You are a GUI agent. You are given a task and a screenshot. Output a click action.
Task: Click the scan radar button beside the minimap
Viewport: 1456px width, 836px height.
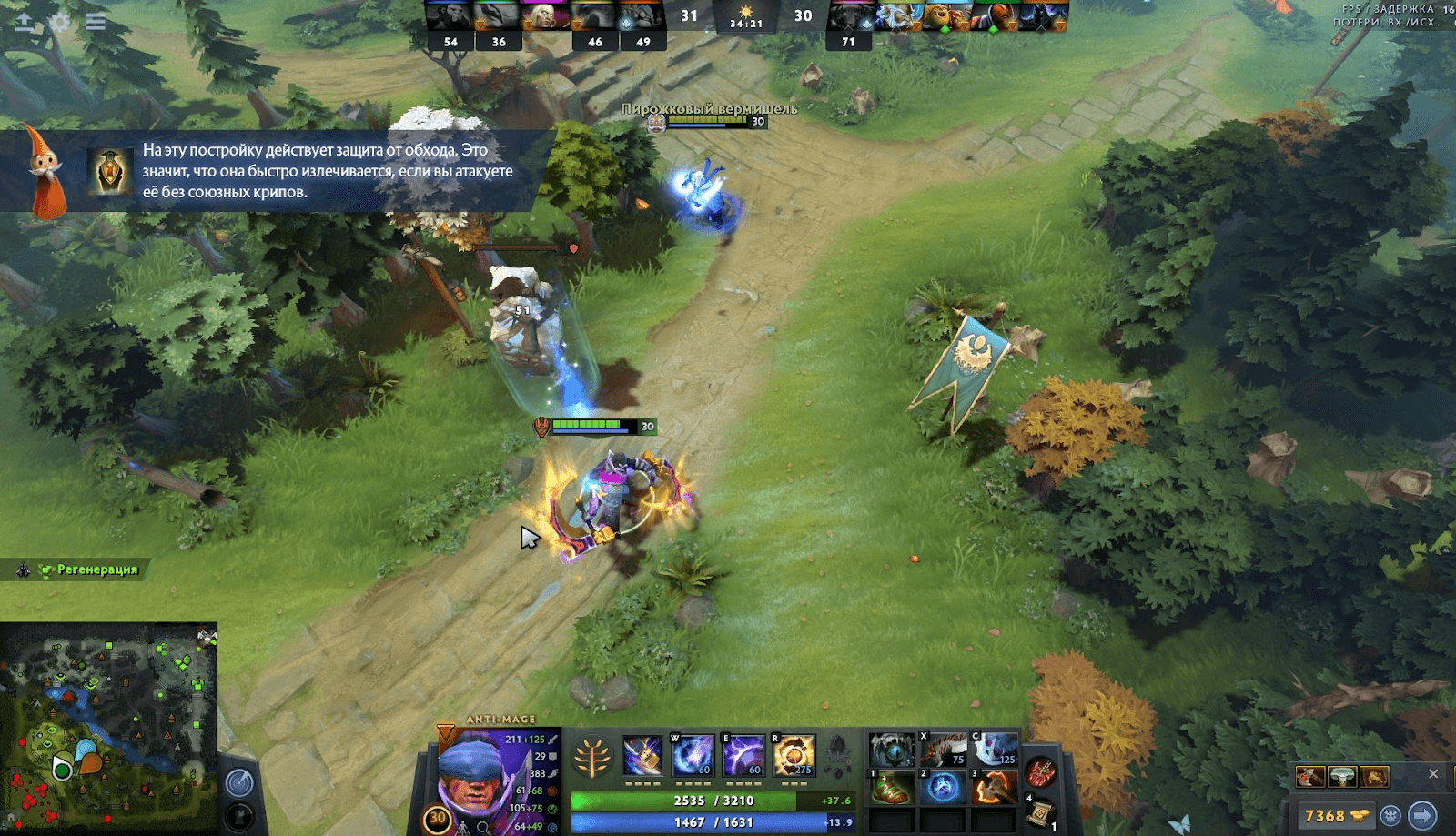tap(240, 782)
